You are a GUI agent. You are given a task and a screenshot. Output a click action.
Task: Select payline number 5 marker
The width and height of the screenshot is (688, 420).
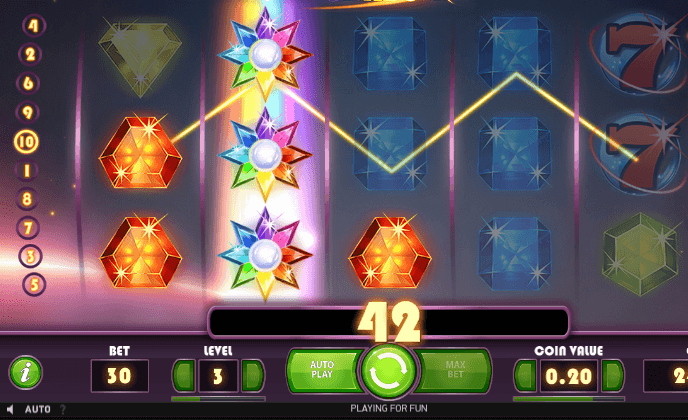tap(33, 284)
